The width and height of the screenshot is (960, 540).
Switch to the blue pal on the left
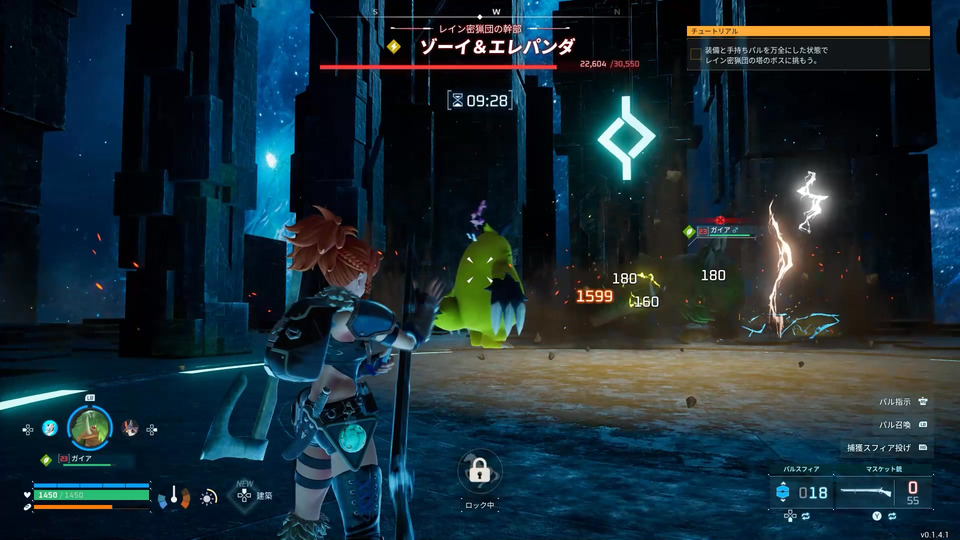tap(50, 429)
